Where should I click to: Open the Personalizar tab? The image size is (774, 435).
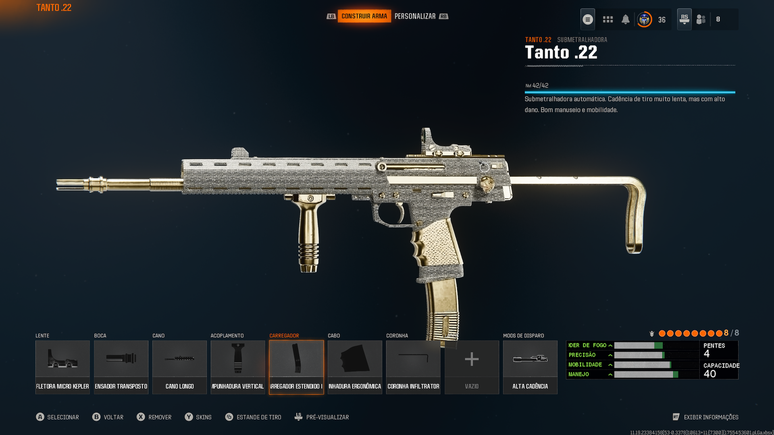click(x=415, y=16)
